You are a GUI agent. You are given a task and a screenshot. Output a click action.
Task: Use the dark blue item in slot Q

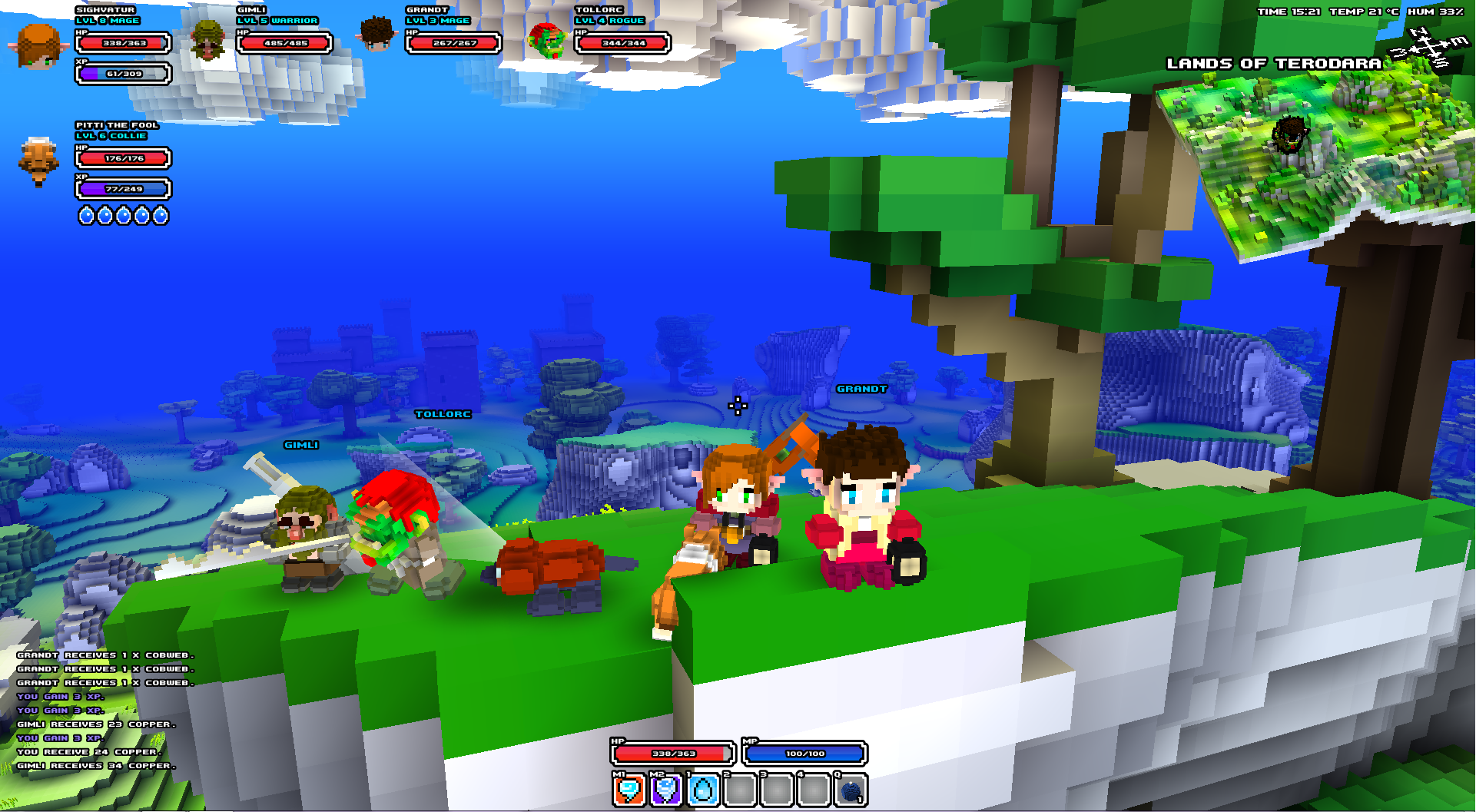(x=851, y=790)
